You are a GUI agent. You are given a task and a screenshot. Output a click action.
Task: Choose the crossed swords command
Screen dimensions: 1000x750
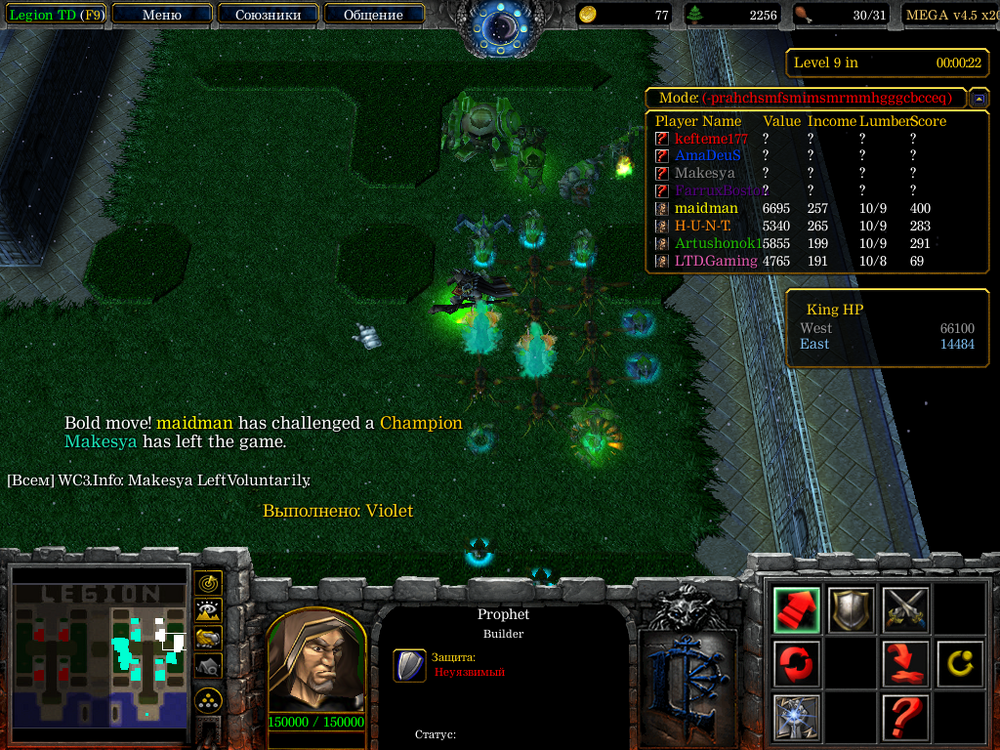click(905, 609)
